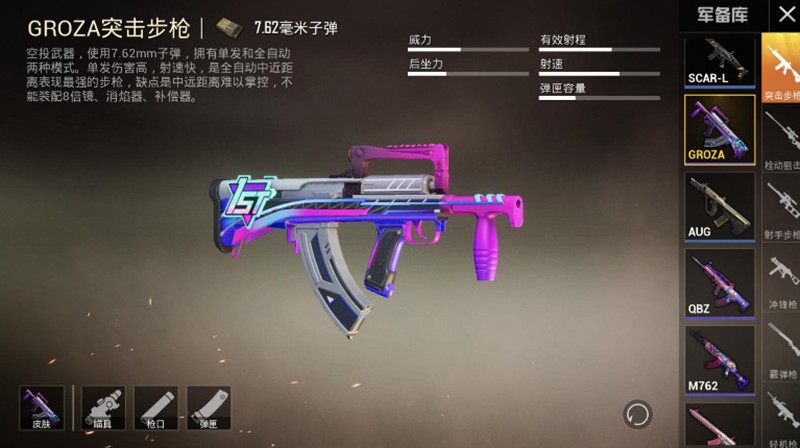Open the 瞄具 scope attachment slot
800x448 pixels.
pyautogui.click(x=102, y=408)
